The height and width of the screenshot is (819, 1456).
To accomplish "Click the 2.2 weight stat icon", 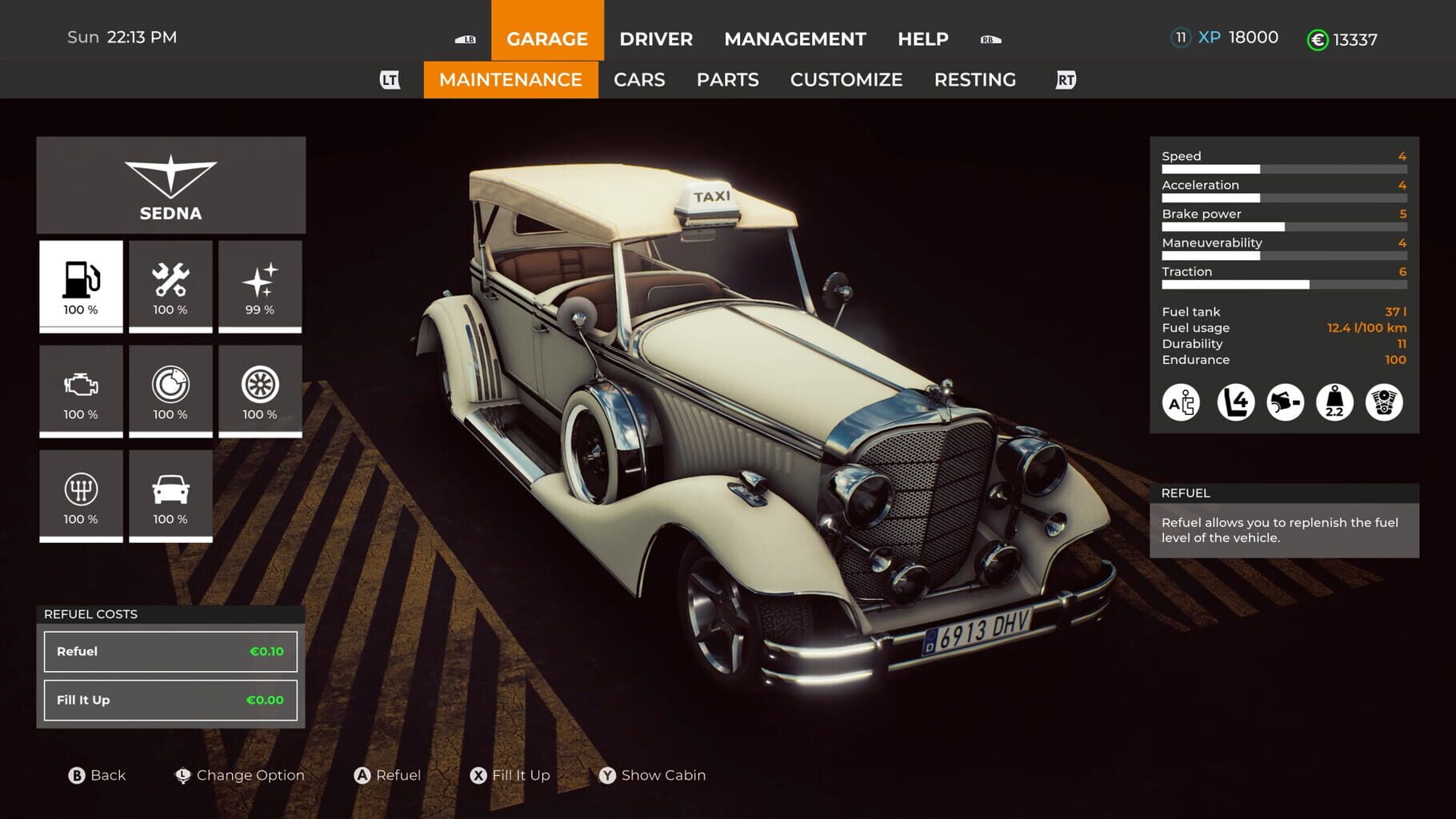I will (x=1335, y=404).
